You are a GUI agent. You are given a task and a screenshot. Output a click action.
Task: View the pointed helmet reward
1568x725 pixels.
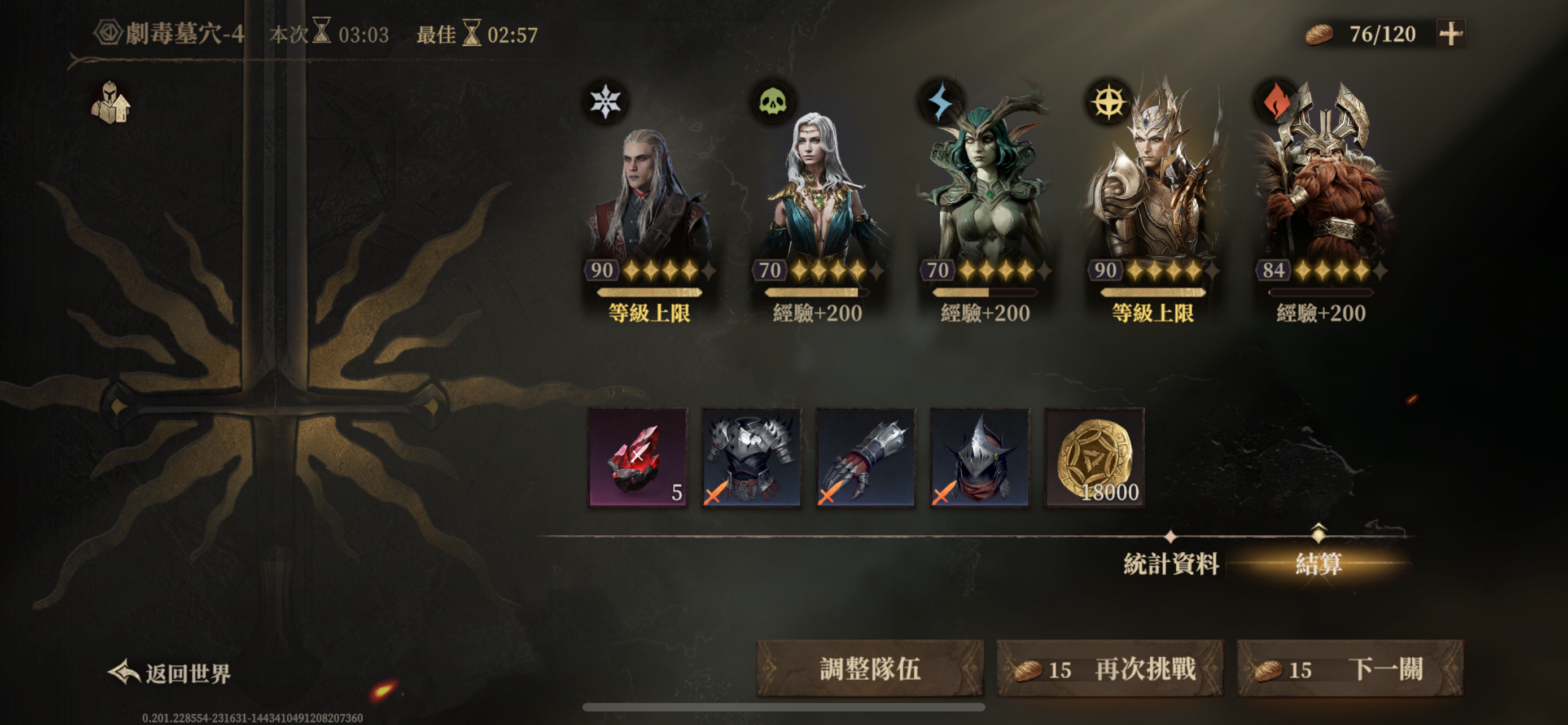click(x=980, y=457)
